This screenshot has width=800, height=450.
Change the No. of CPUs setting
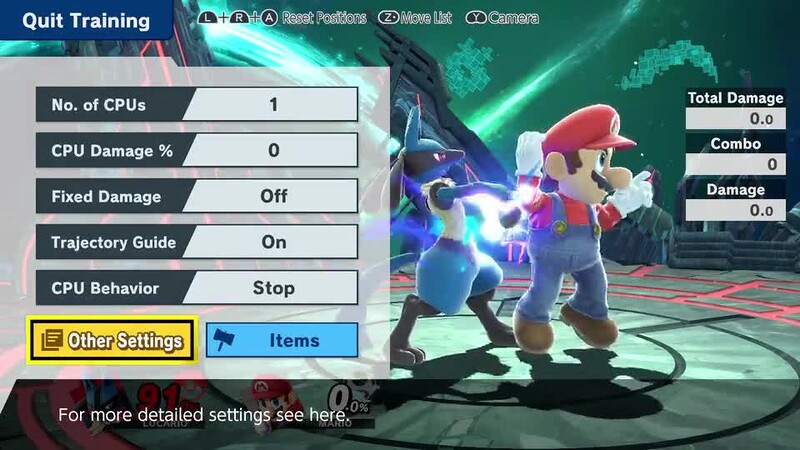[196, 104]
